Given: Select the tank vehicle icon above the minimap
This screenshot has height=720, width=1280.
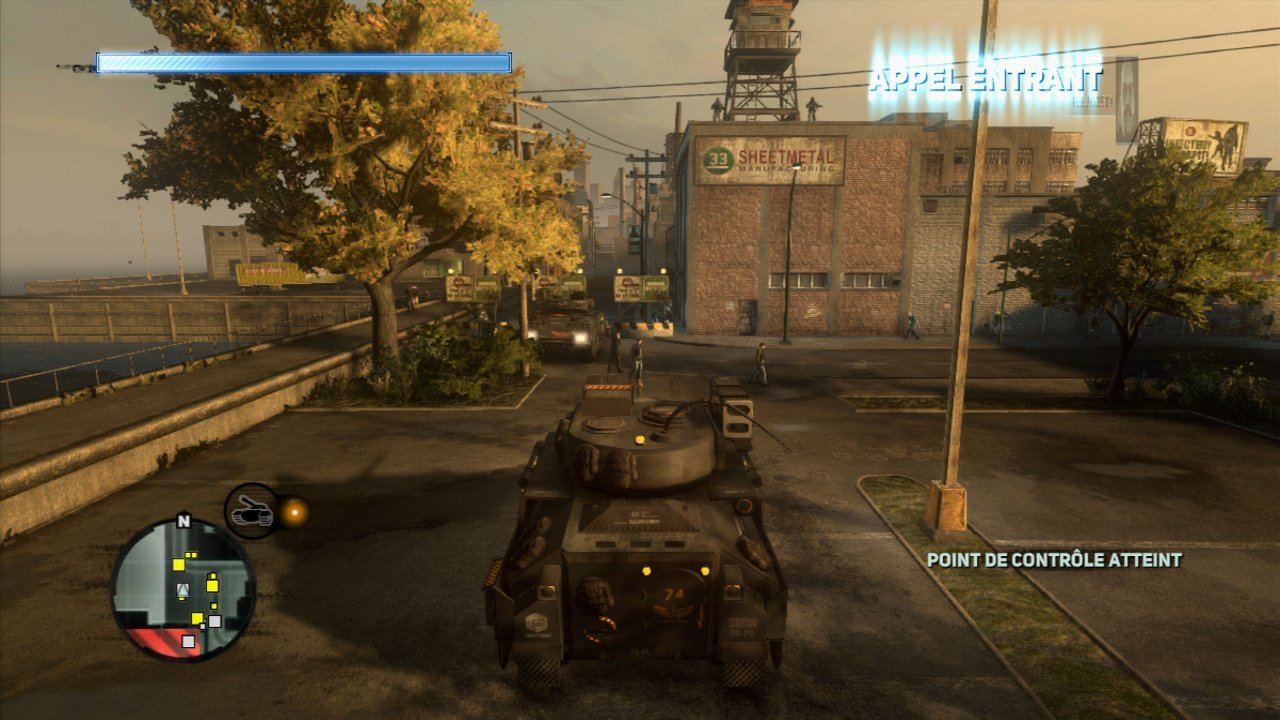Looking at the screenshot, I should click(252, 512).
